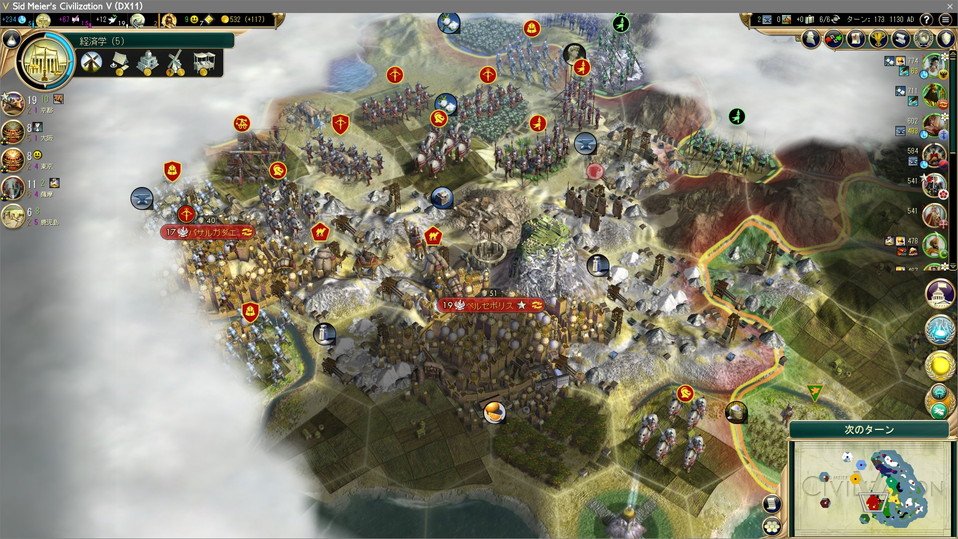Image resolution: width=958 pixels, height=539 pixels.
Task: Click the blue glowing flask notification
Action: click(939, 329)
